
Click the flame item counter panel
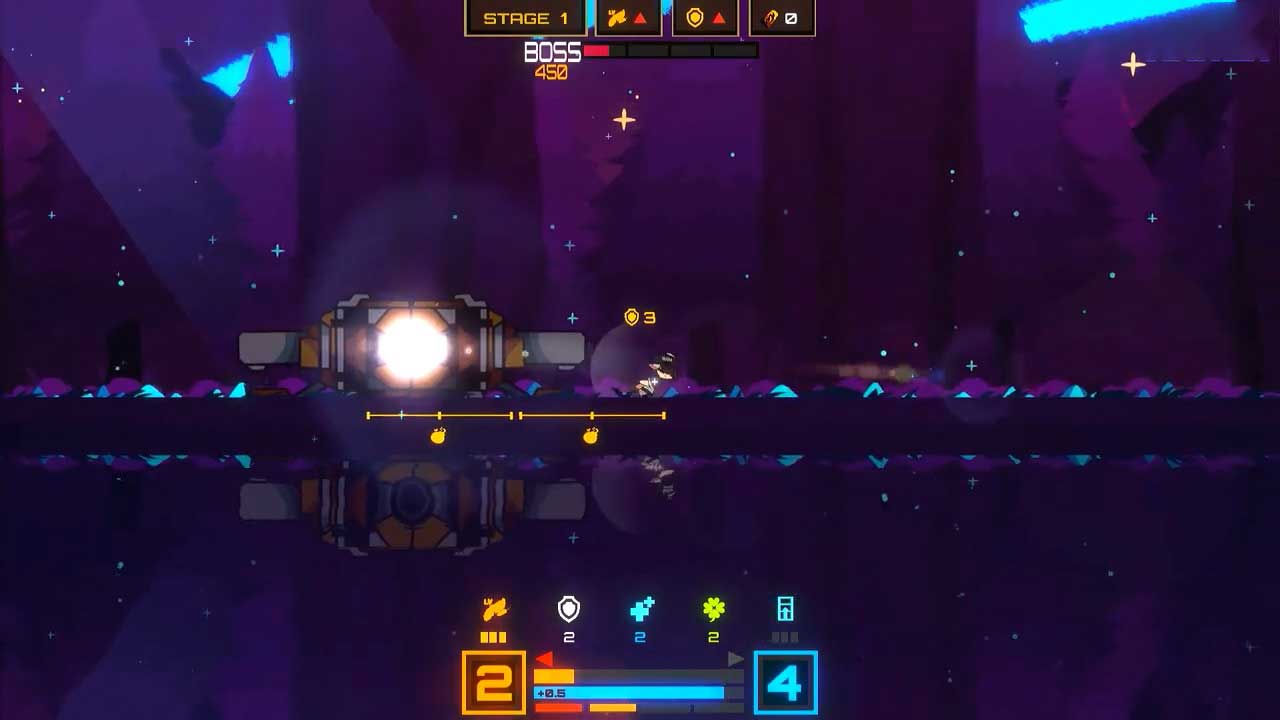pyautogui.click(x=781, y=18)
